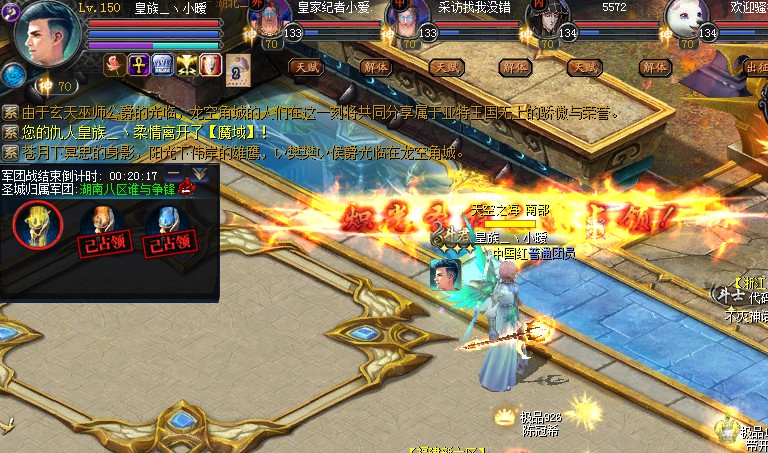The image size is (768, 453).
Task: Collapse legion war panel with down-arrow button
Action: point(200,175)
